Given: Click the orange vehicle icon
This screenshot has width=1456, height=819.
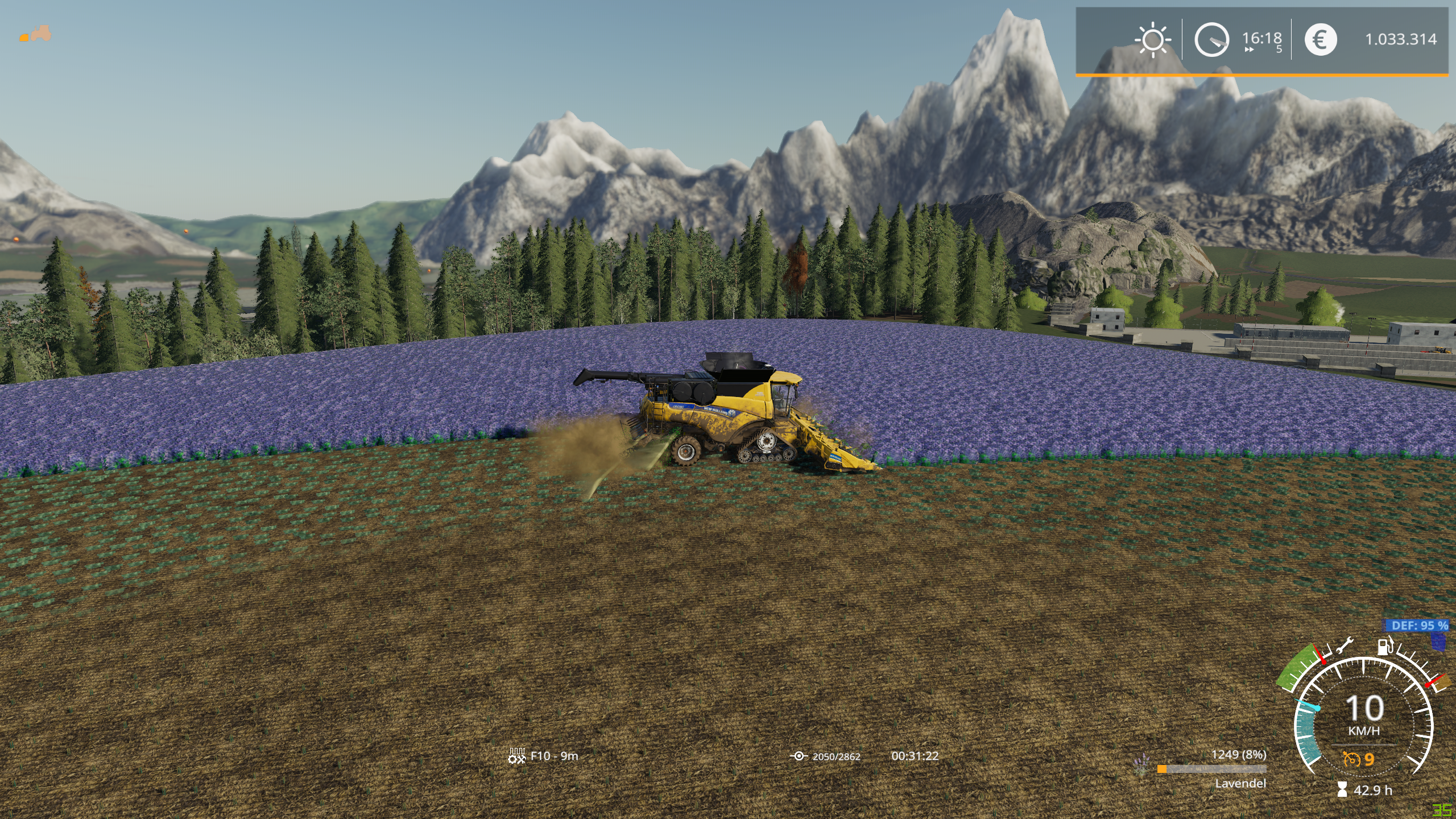Looking at the screenshot, I should [36, 34].
